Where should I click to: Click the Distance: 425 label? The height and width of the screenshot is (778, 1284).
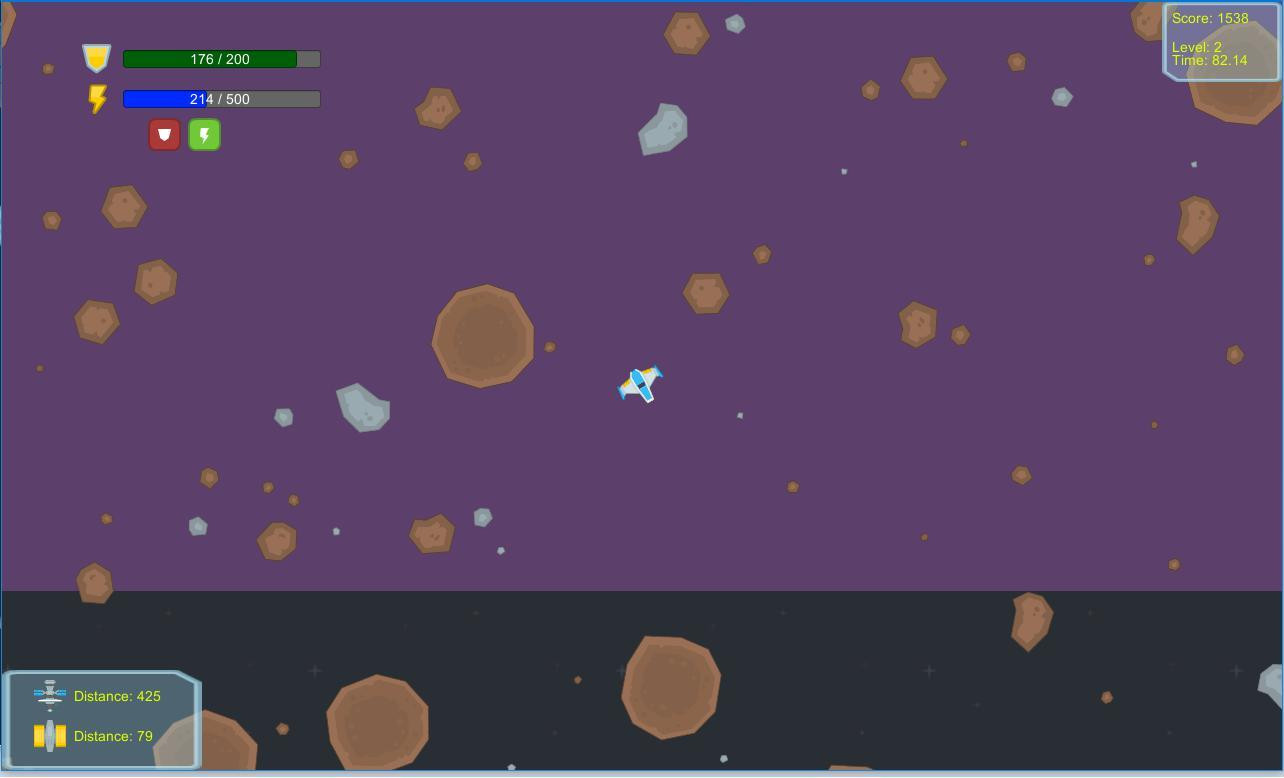(117, 696)
